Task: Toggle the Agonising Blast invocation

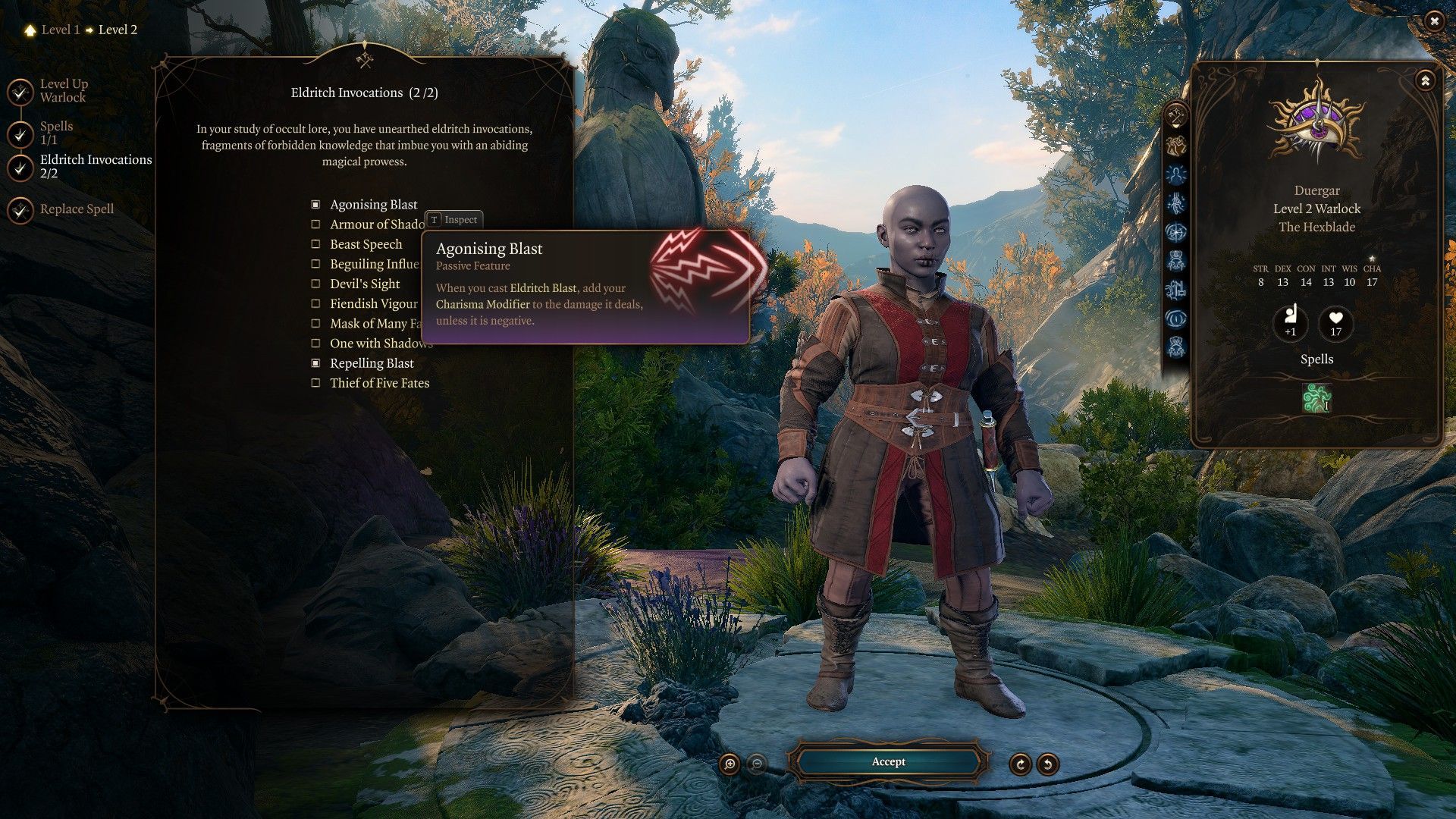Action: (316, 205)
